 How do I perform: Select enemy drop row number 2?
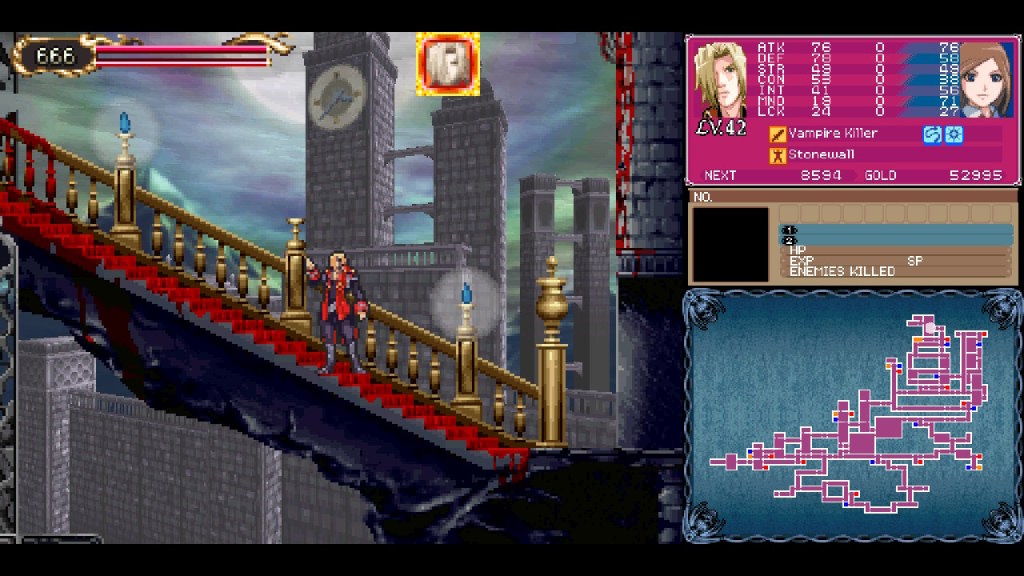(x=895, y=241)
